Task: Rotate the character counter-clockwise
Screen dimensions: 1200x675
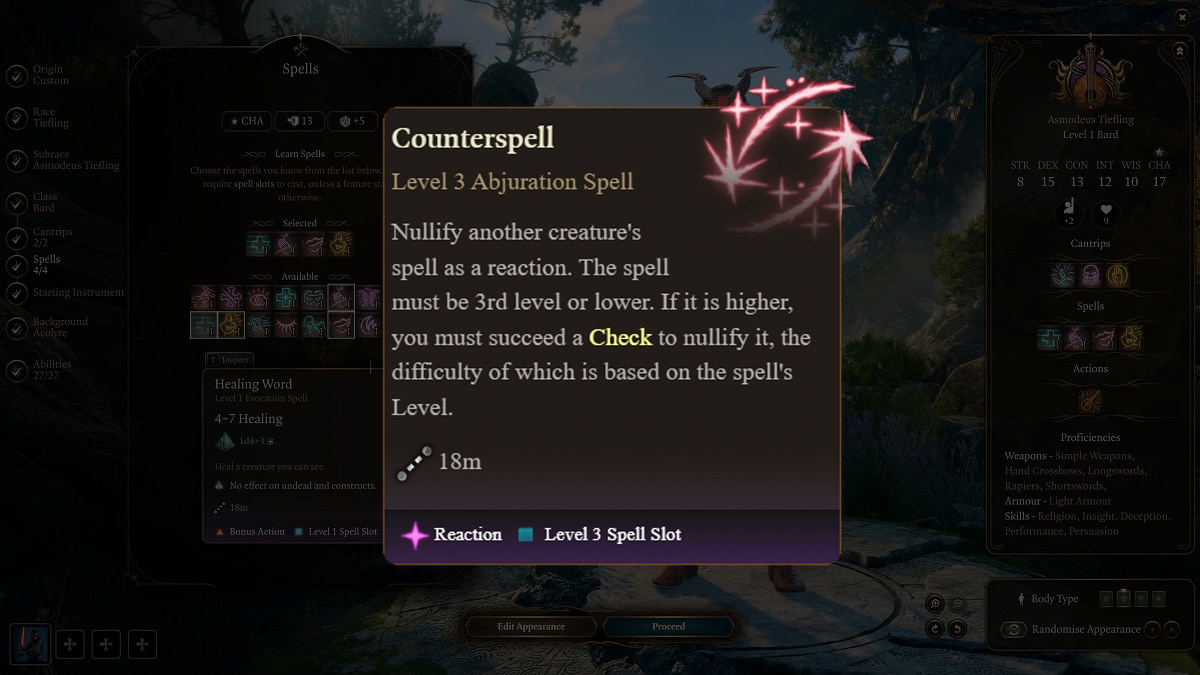Action: 957,629
